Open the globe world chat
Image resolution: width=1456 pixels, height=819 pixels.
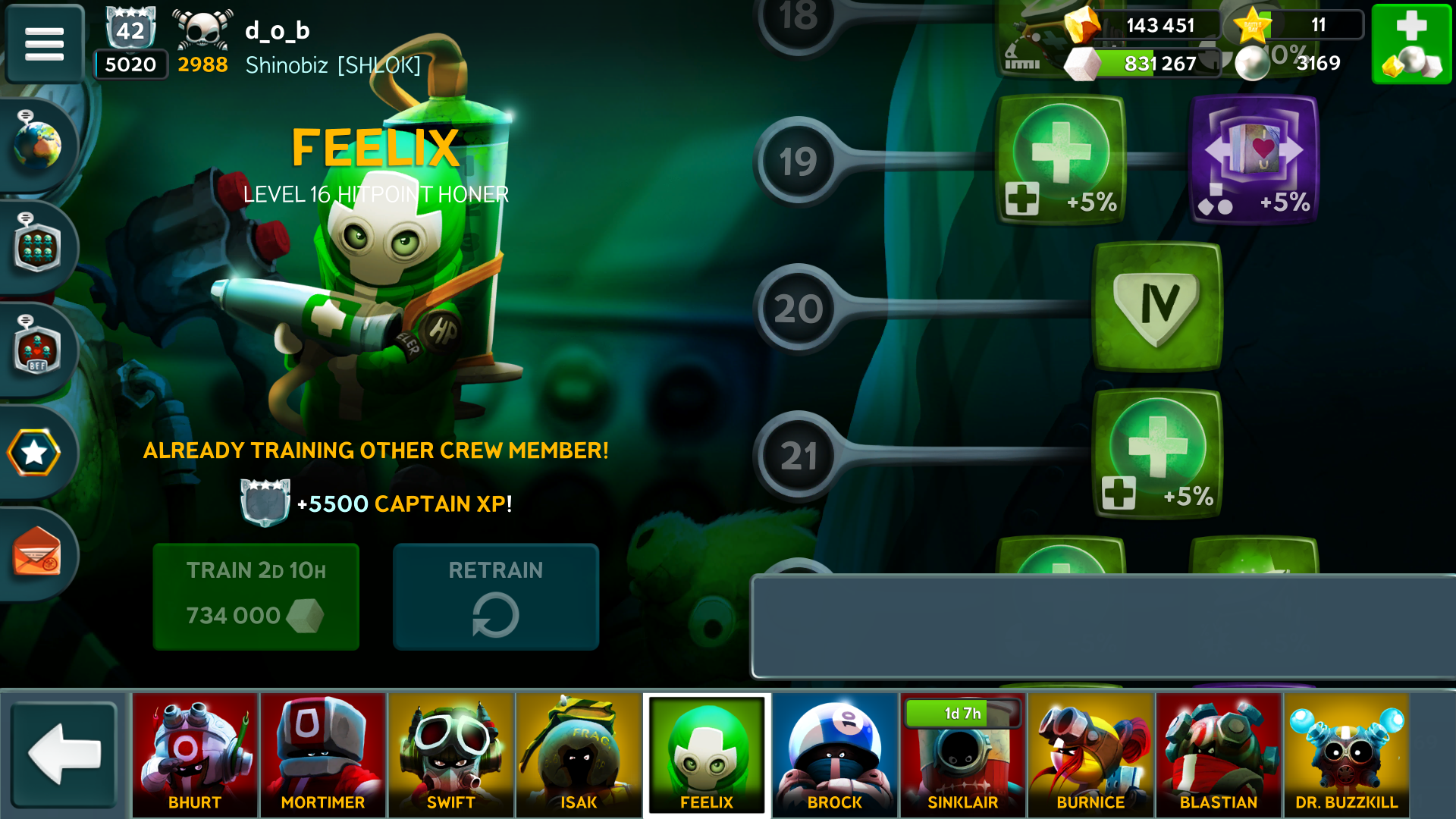click(x=36, y=144)
